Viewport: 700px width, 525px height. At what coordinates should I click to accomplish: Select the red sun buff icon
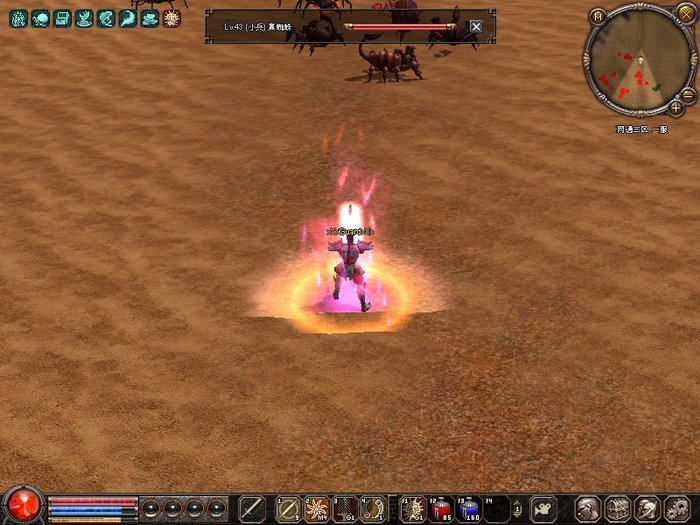(x=172, y=18)
